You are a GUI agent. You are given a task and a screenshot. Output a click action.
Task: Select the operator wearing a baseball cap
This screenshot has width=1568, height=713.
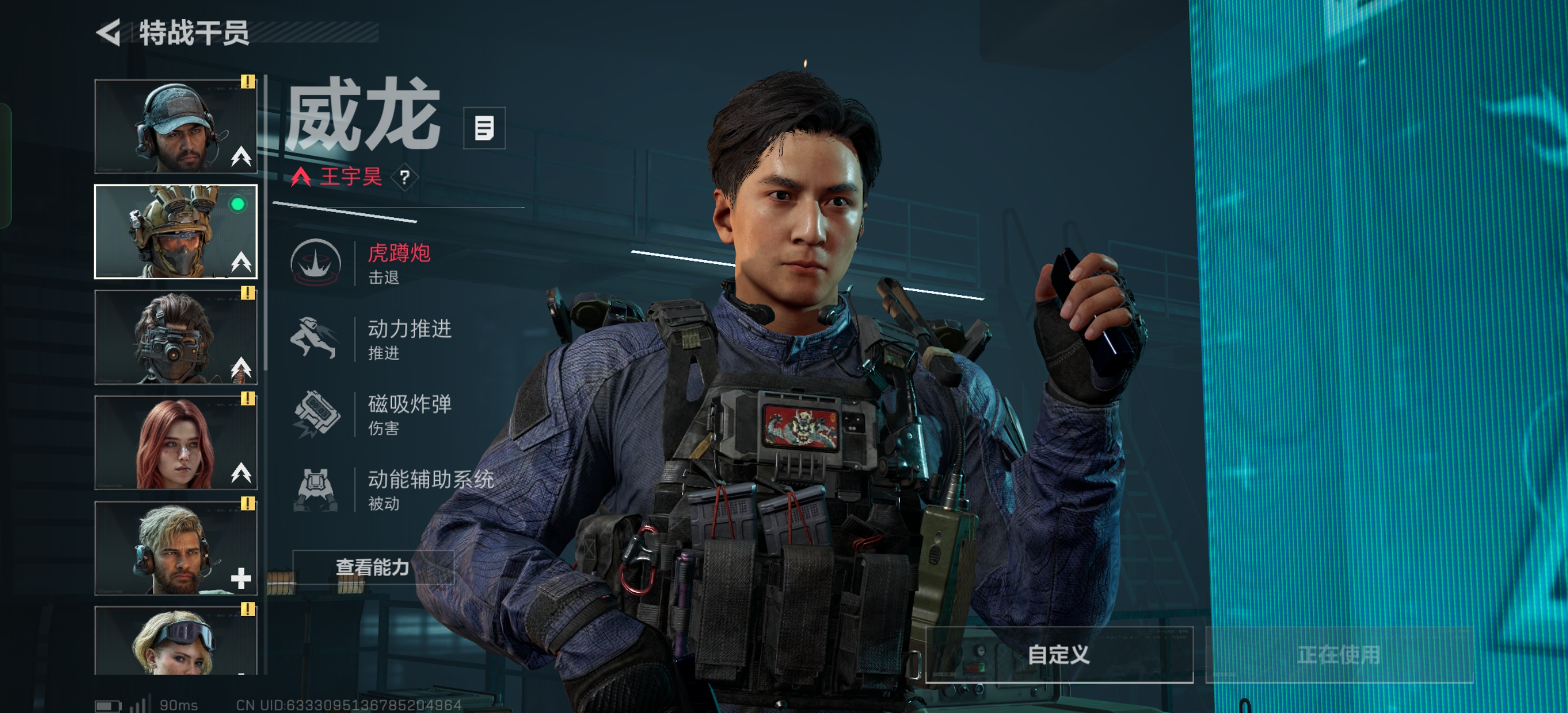tap(176, 126)
